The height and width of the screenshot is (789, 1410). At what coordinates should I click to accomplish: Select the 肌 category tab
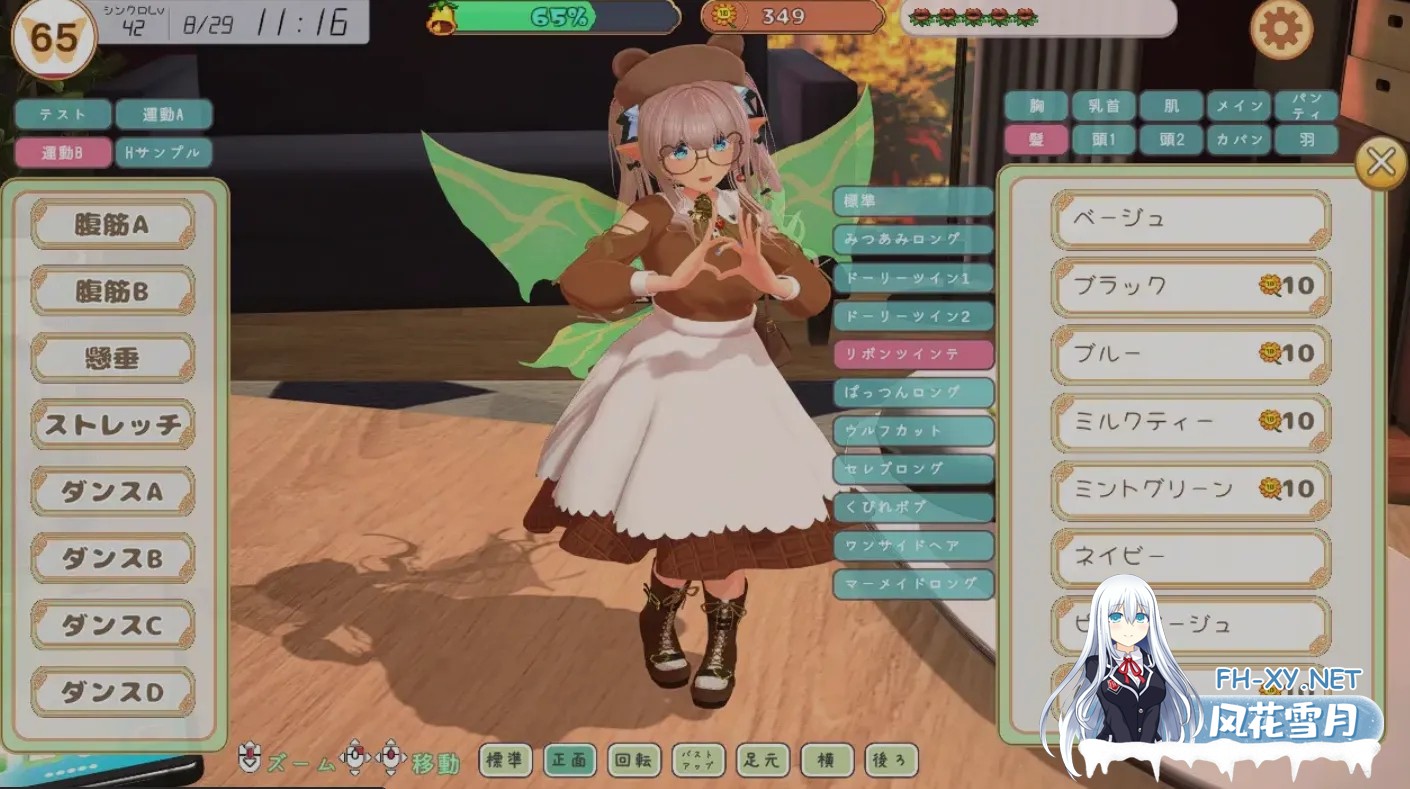[1170, 105]
